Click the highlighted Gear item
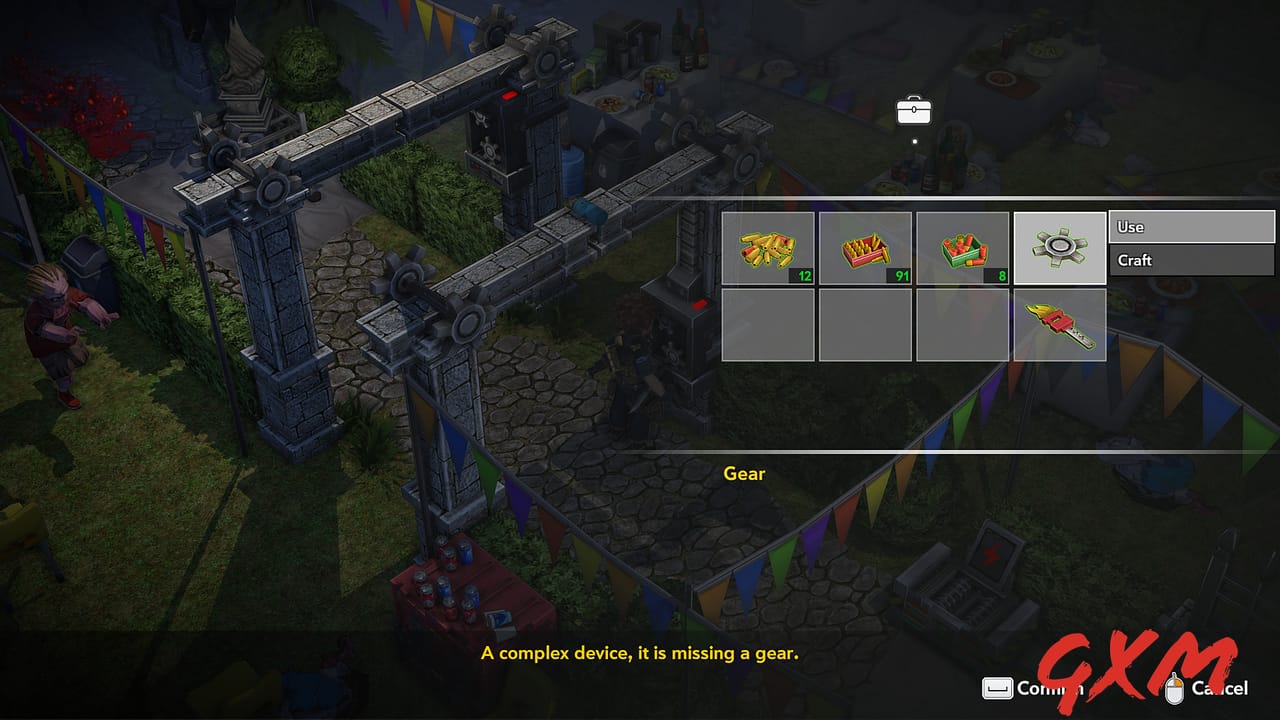Viewport: 1280px width, 720px height. pos(1059,246)
